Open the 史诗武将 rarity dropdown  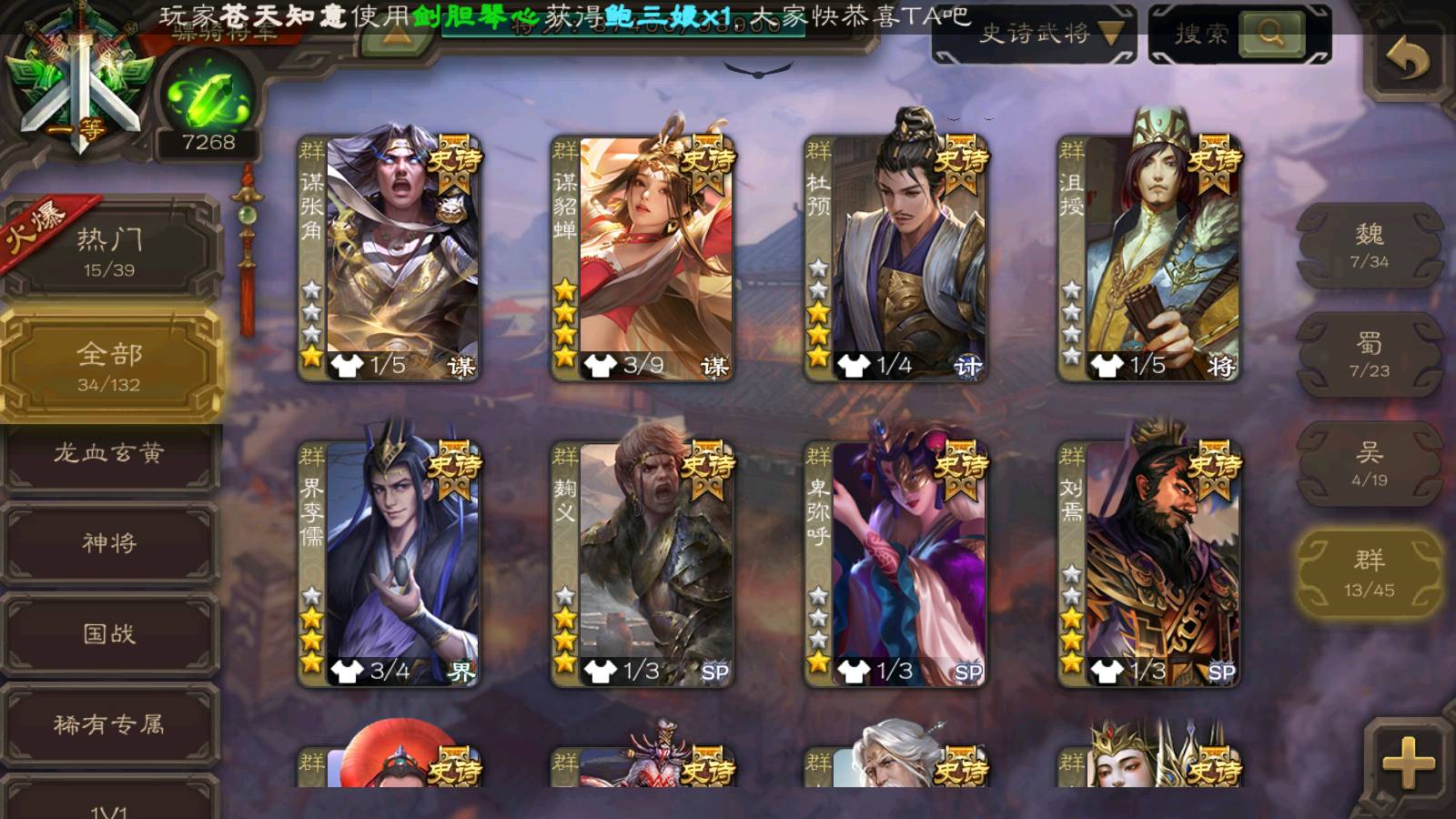[x=1034, y=35]
